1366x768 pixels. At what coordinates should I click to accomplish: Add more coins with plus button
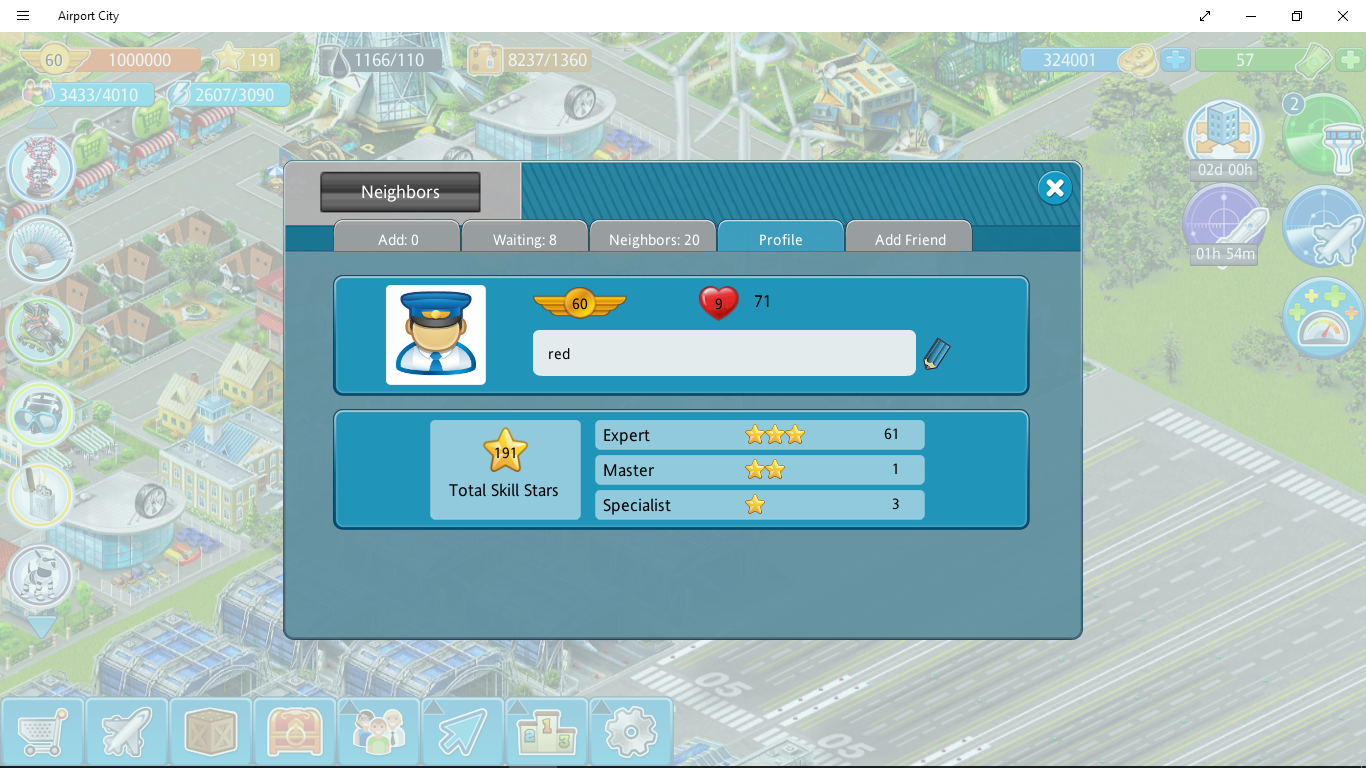(1176, 60)
